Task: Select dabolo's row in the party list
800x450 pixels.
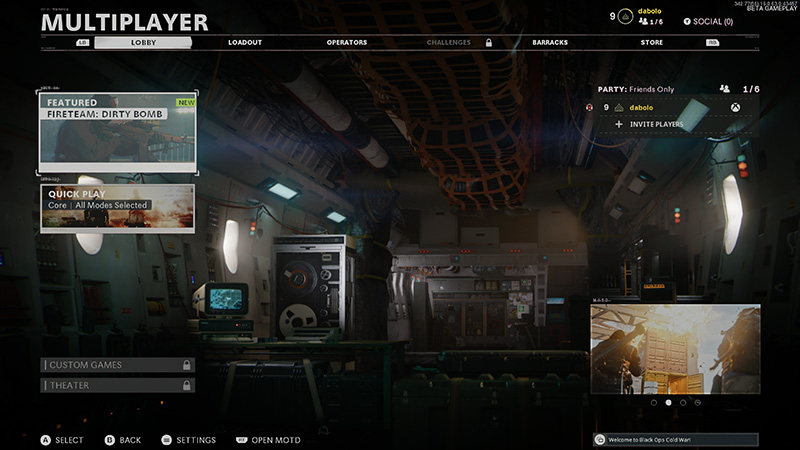Action: click(672, 107)
